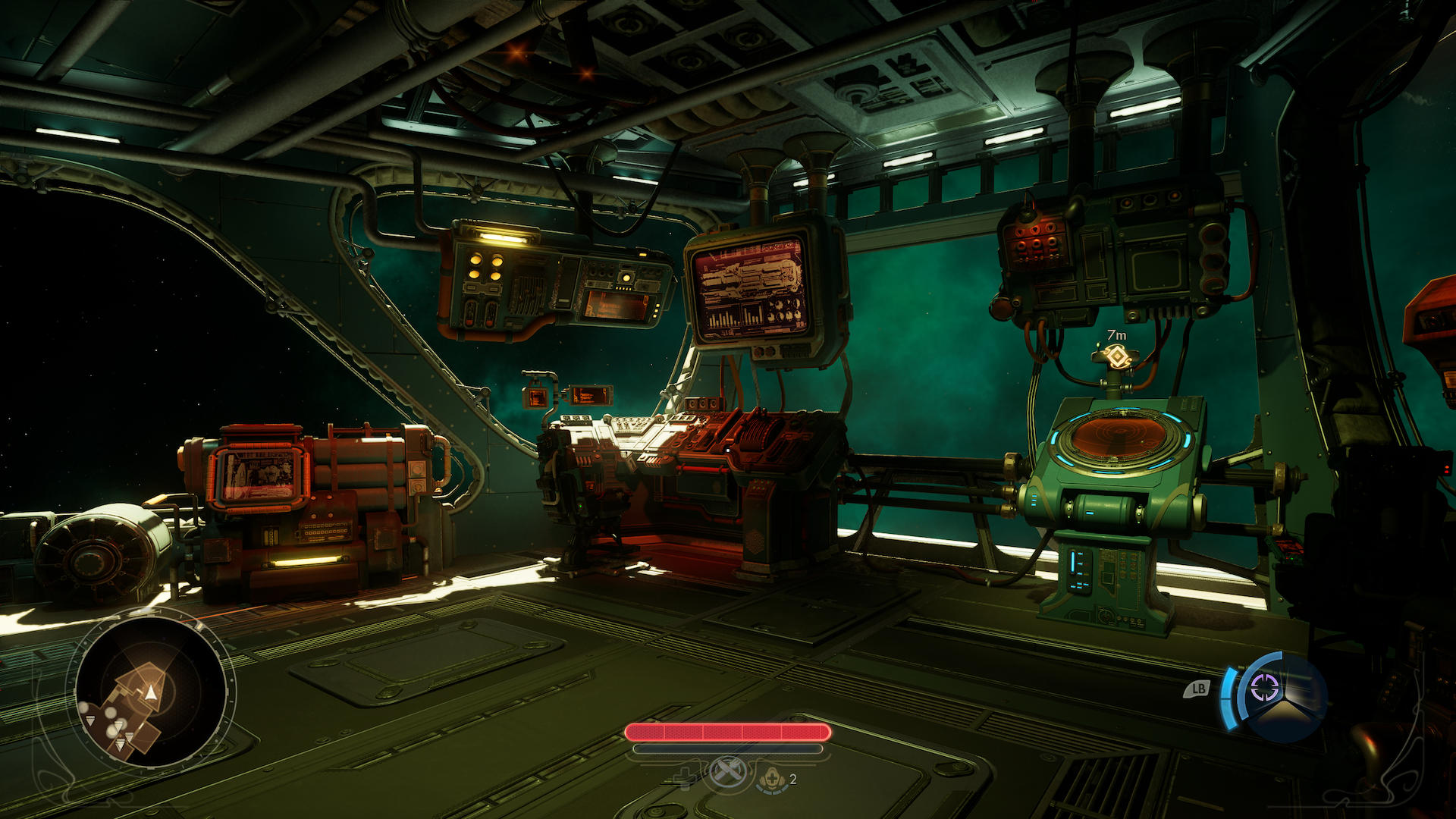Use the medkit inhaler item icon
The width and height of the screenshot is (1456, 819).
pos(772,779)
